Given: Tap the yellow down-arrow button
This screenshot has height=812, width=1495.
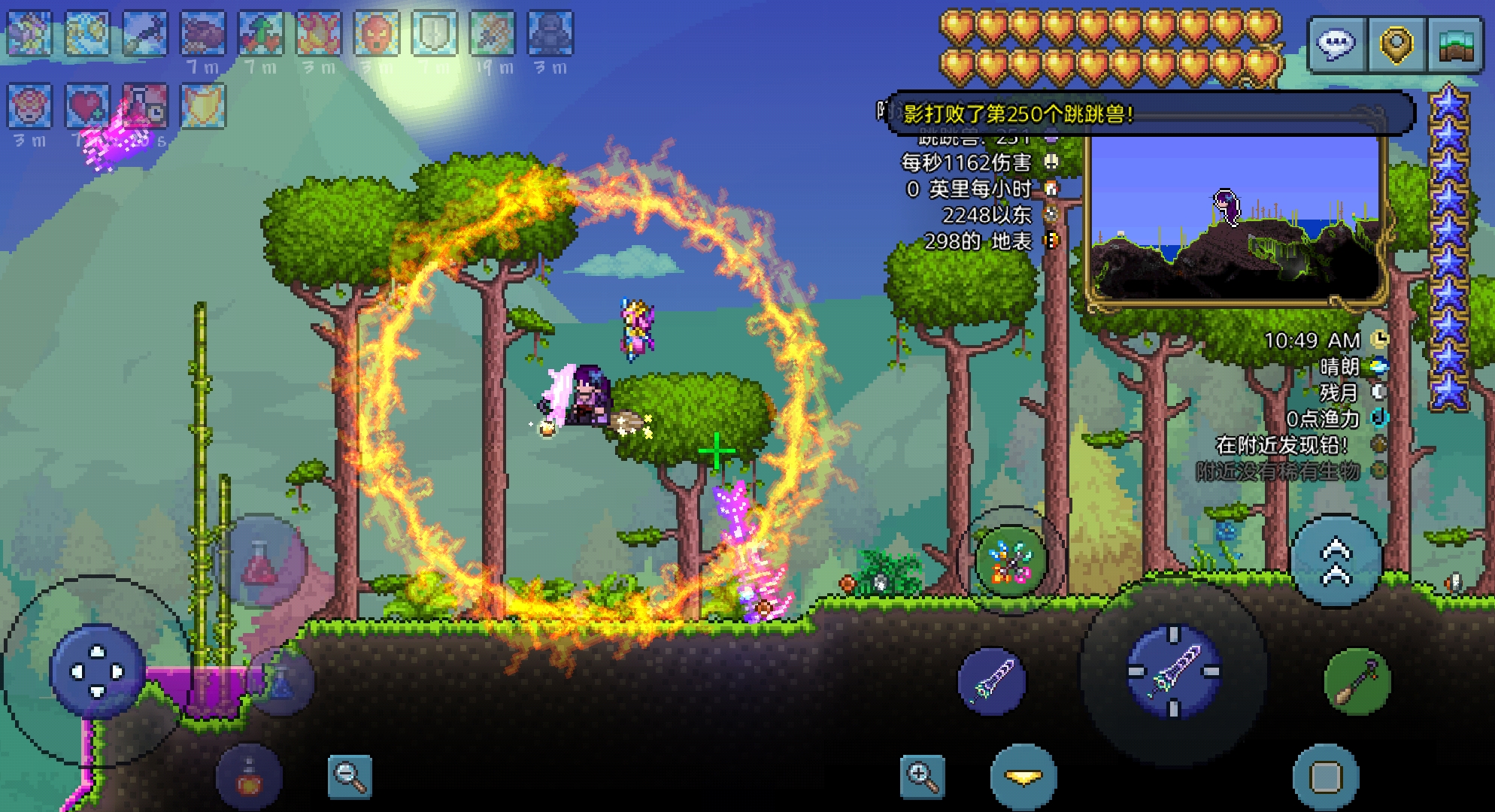Looking at the screenshot, I should [x=1023, y=777].
